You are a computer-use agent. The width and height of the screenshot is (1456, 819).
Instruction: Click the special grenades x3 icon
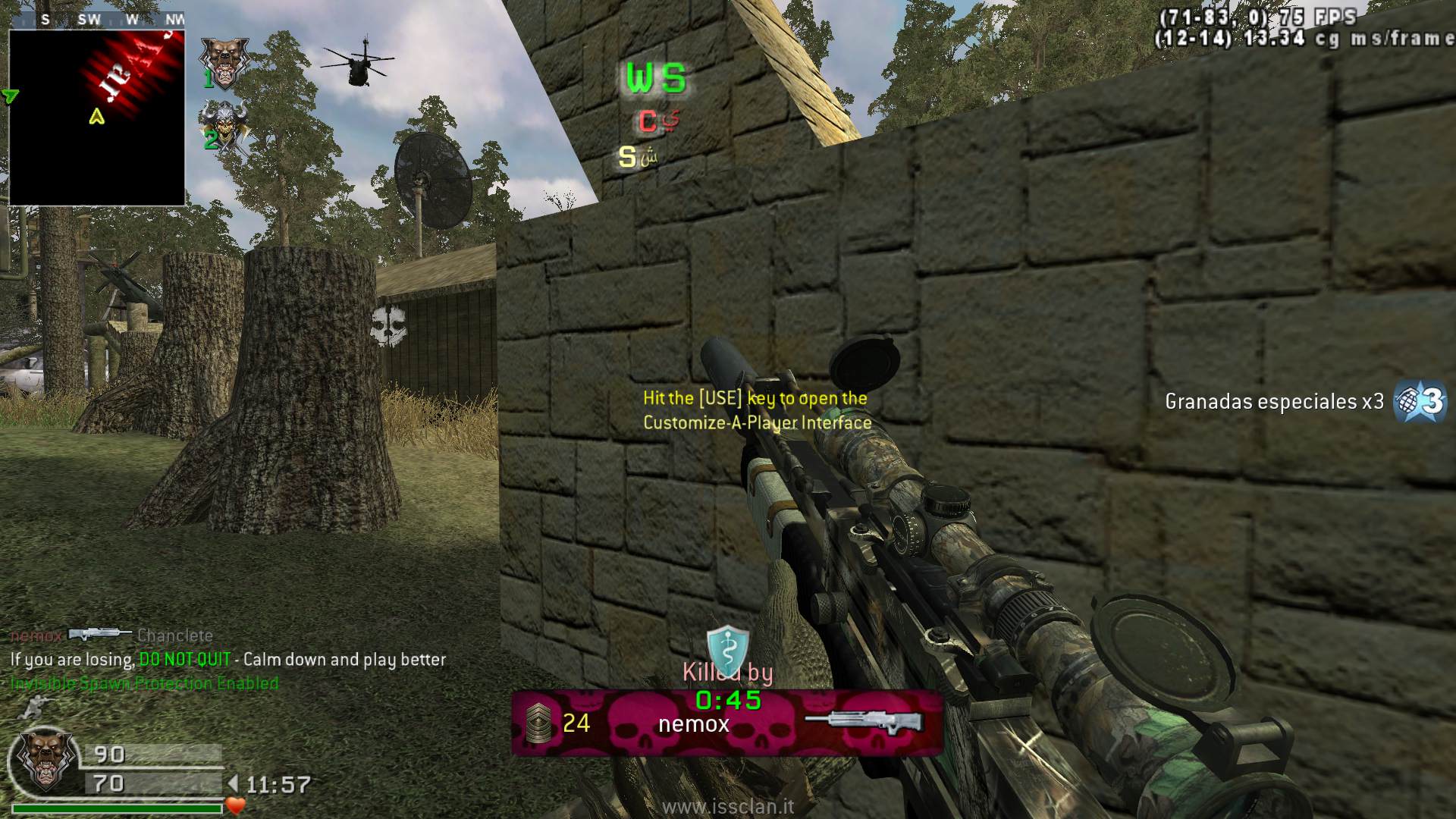1420,401
